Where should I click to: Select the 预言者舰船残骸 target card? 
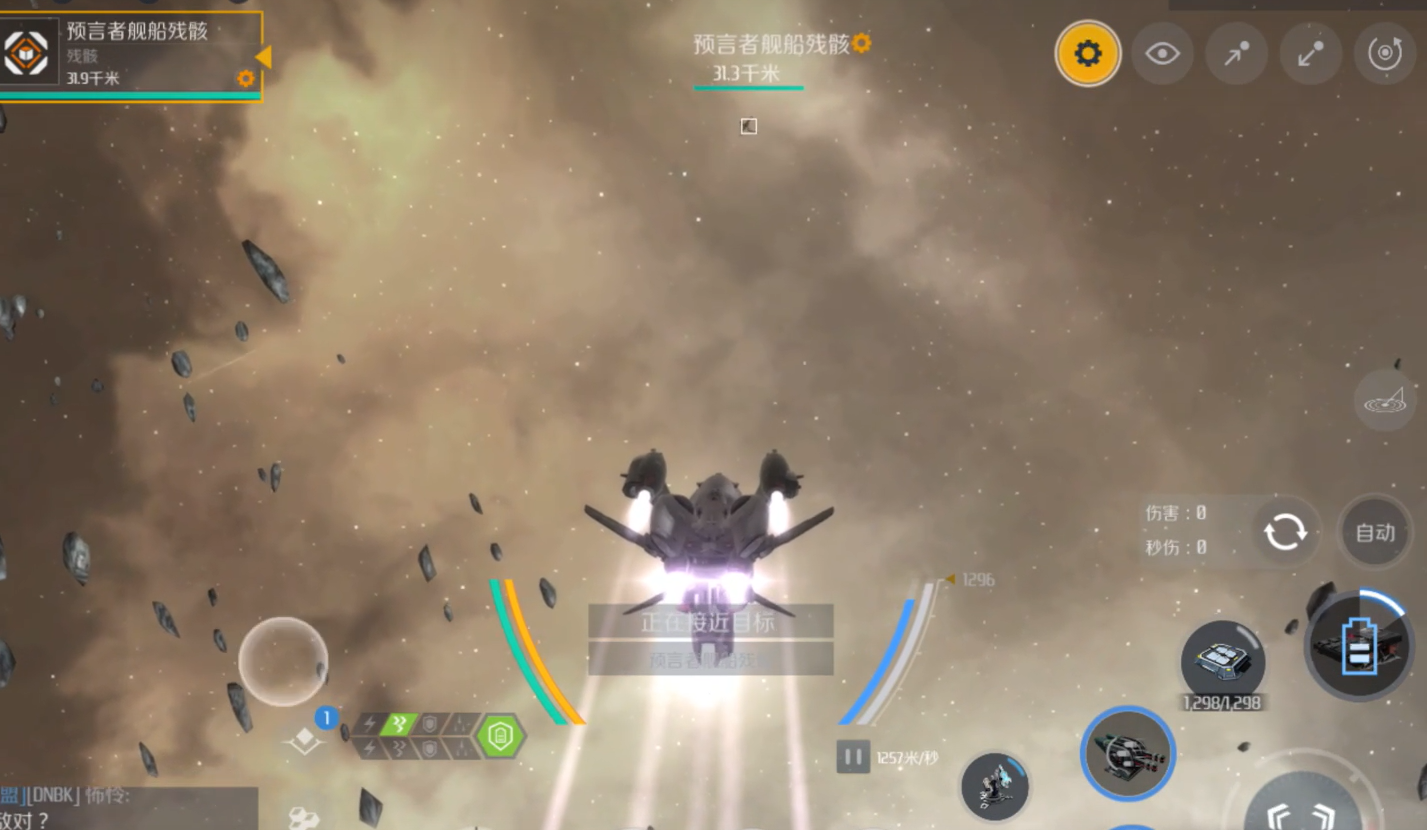point(130,54)
